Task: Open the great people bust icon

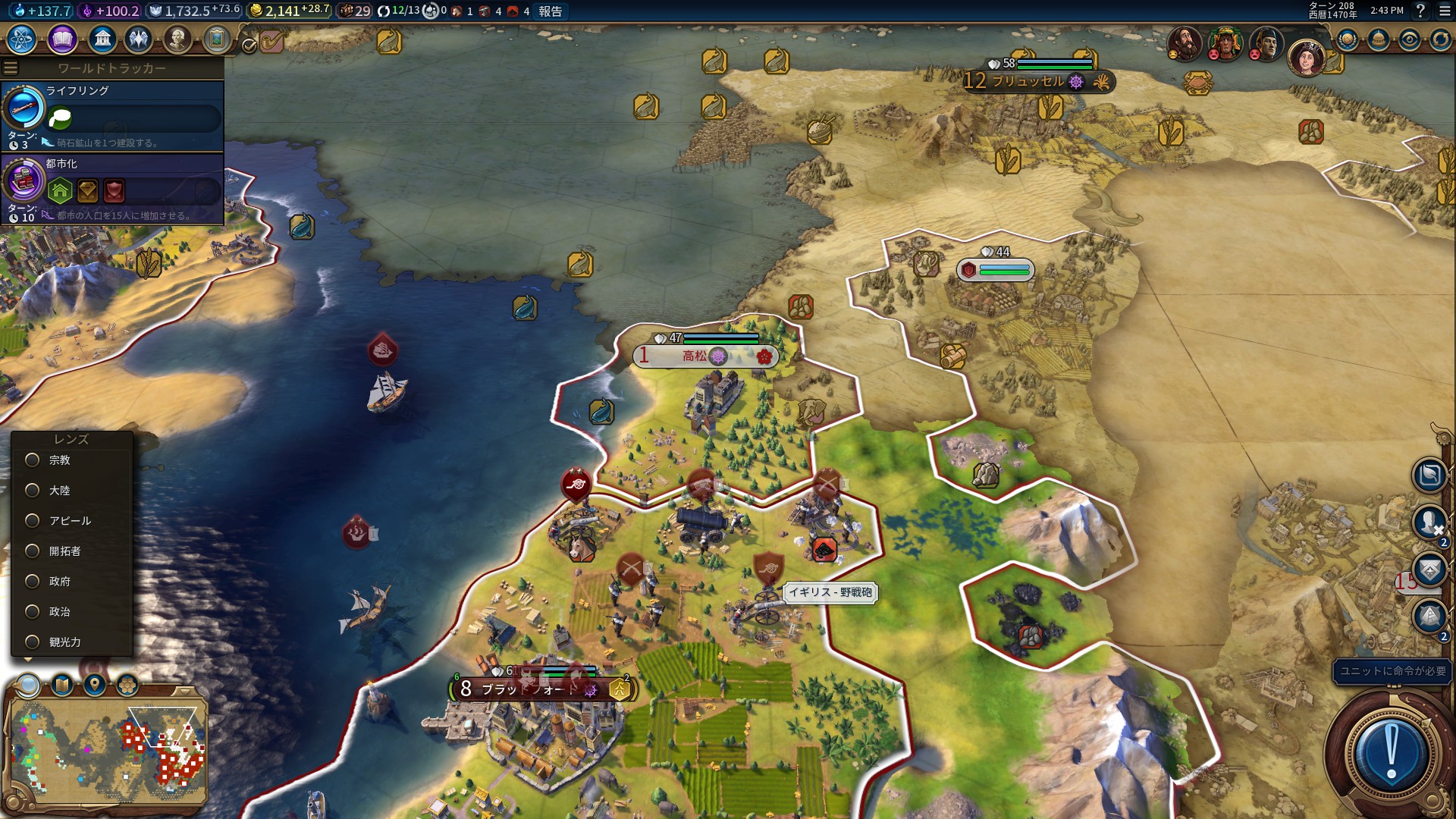Action: (177, 39)
